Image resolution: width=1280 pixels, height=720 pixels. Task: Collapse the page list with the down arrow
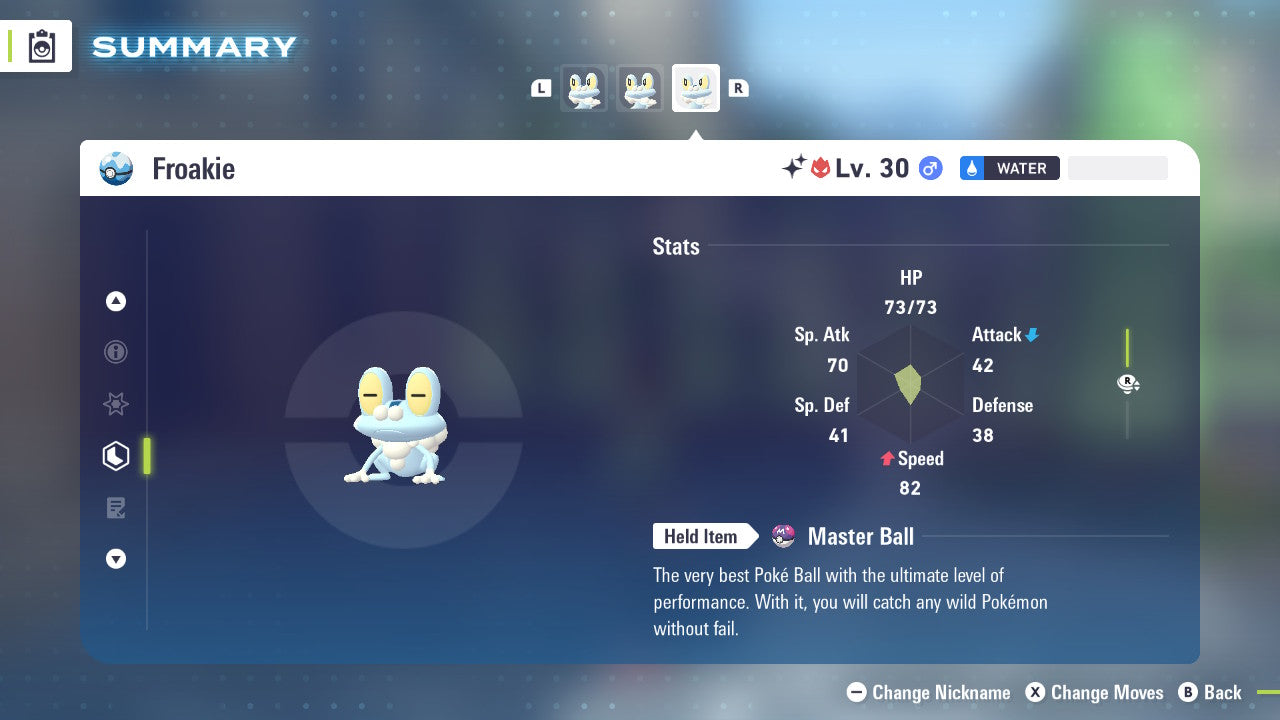tap(115, 559)
